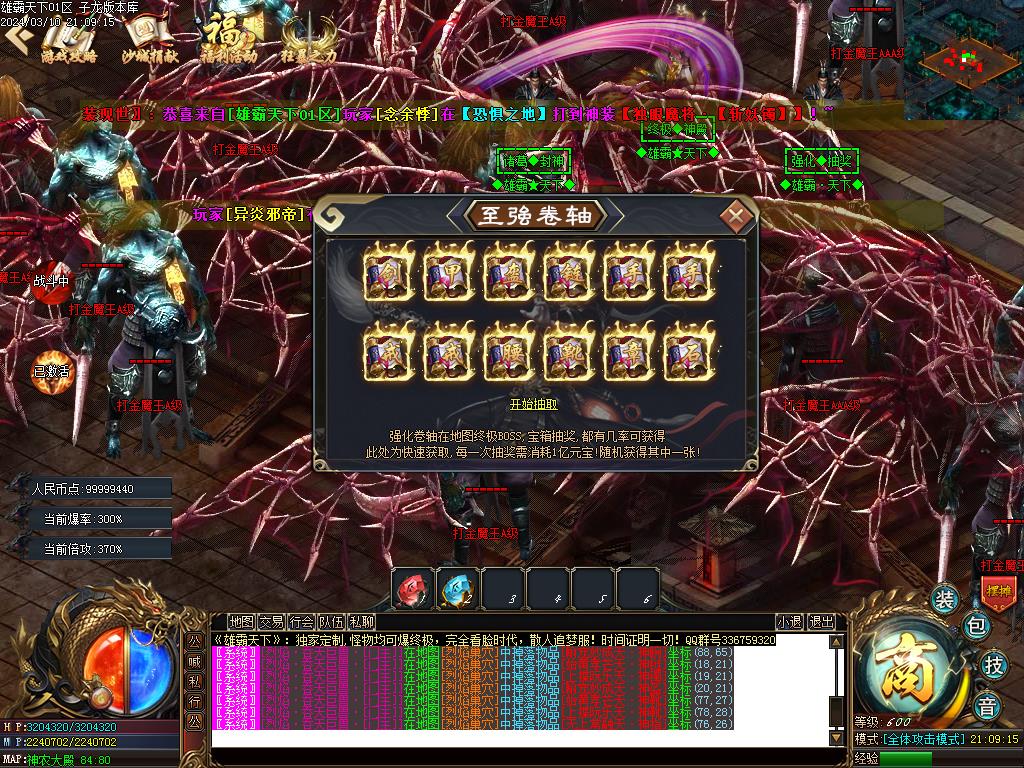Select the 剑 sword scroll
The width and height of the screenshot is (1024, 768).
click(388, 272)
